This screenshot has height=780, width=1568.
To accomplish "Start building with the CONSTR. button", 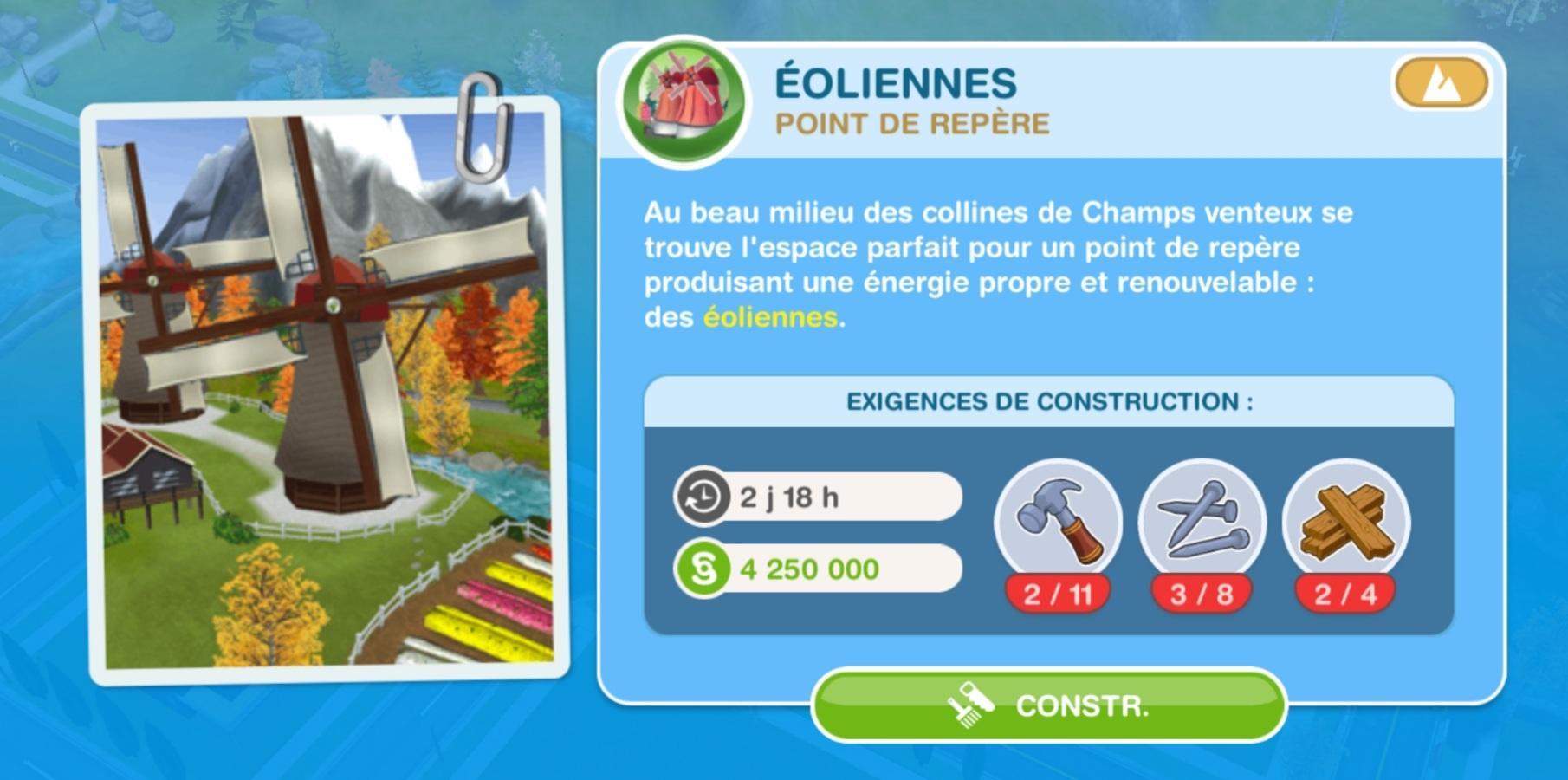I will (x=1048, y=705).
